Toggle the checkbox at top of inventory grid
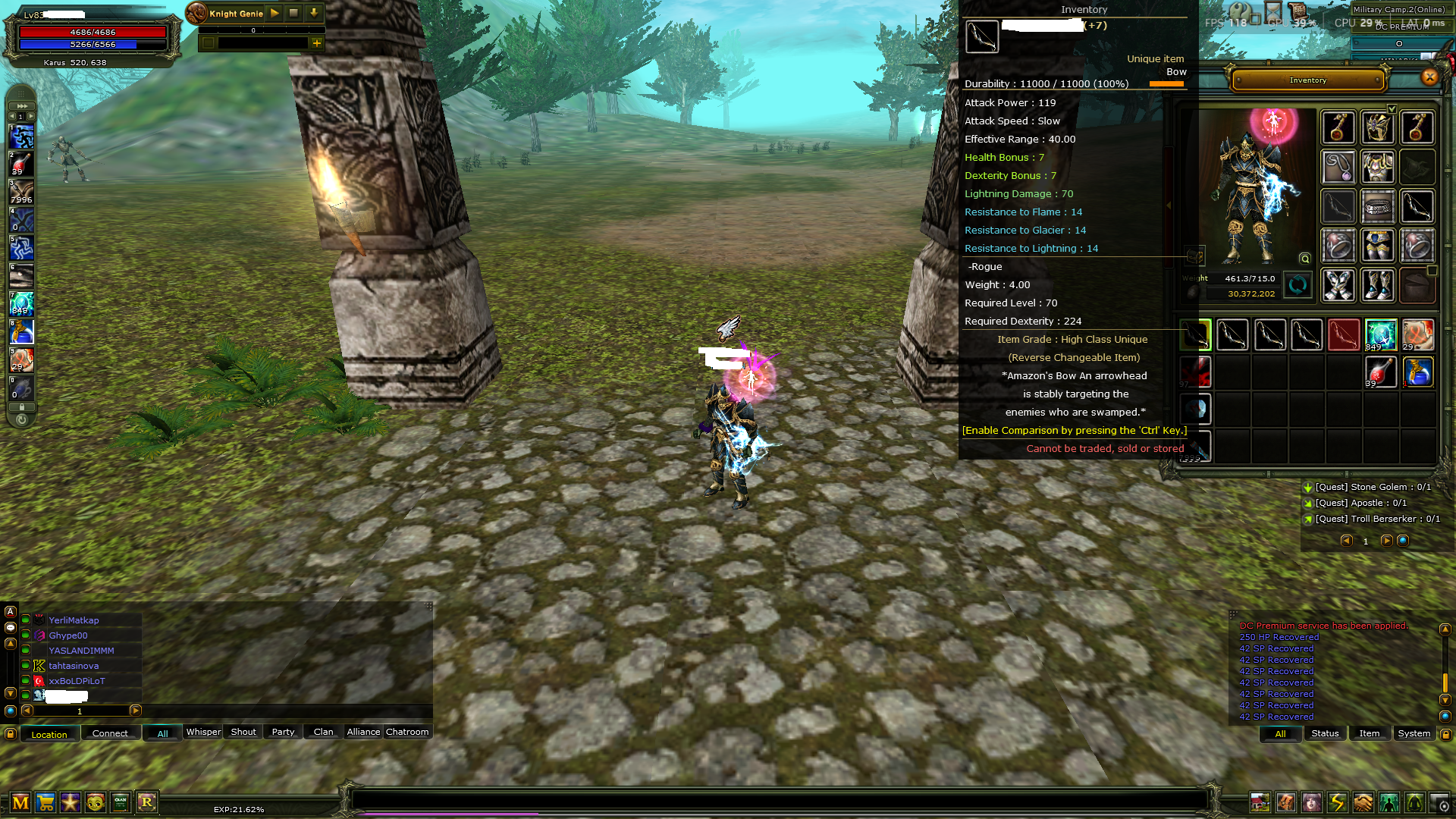 pos(1392,108)
